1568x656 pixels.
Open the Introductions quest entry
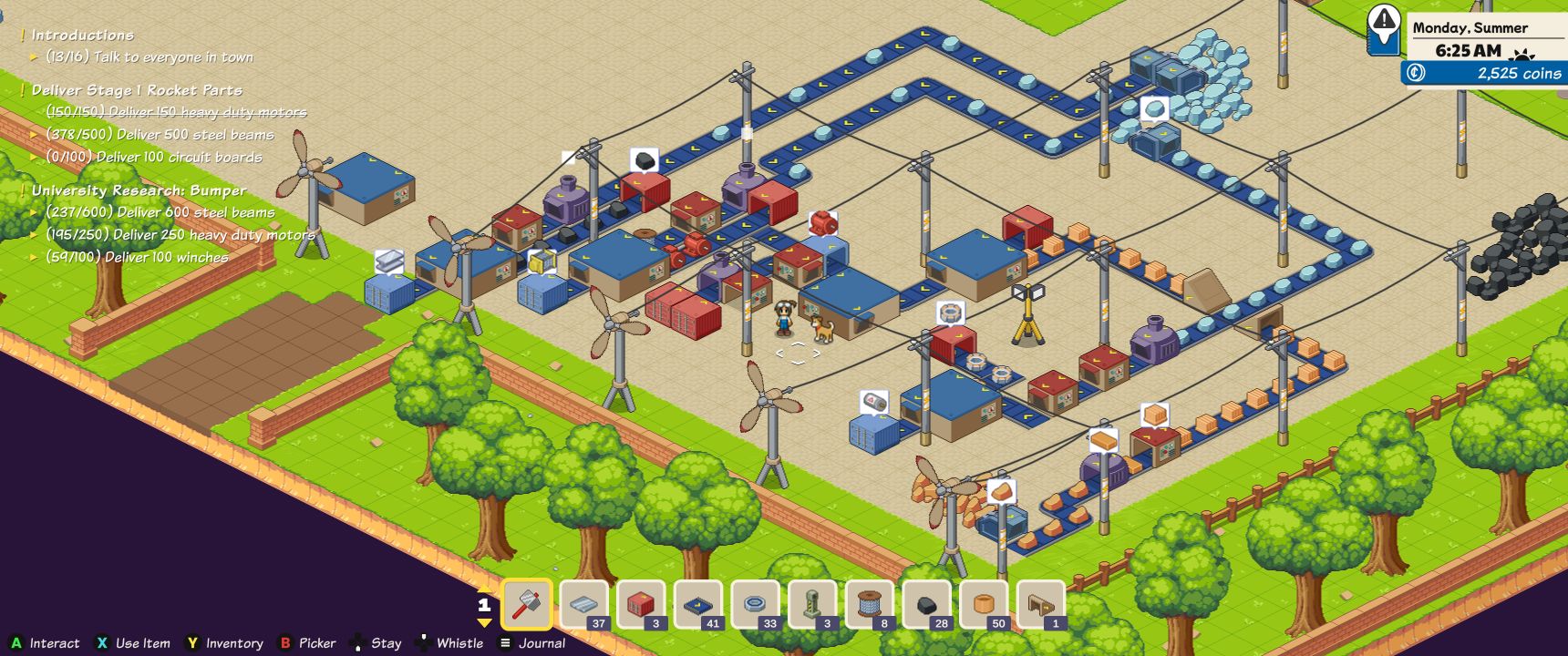(82, 35)
